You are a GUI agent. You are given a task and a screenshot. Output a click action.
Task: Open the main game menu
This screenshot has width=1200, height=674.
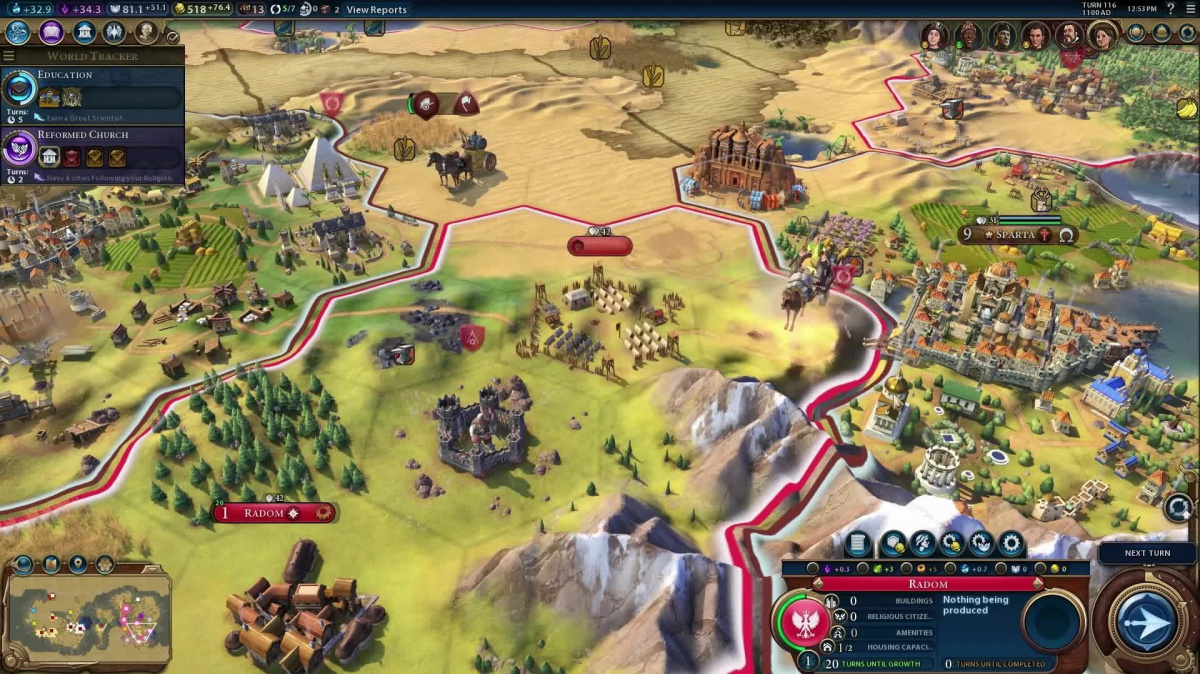[x=1189, y=9]
